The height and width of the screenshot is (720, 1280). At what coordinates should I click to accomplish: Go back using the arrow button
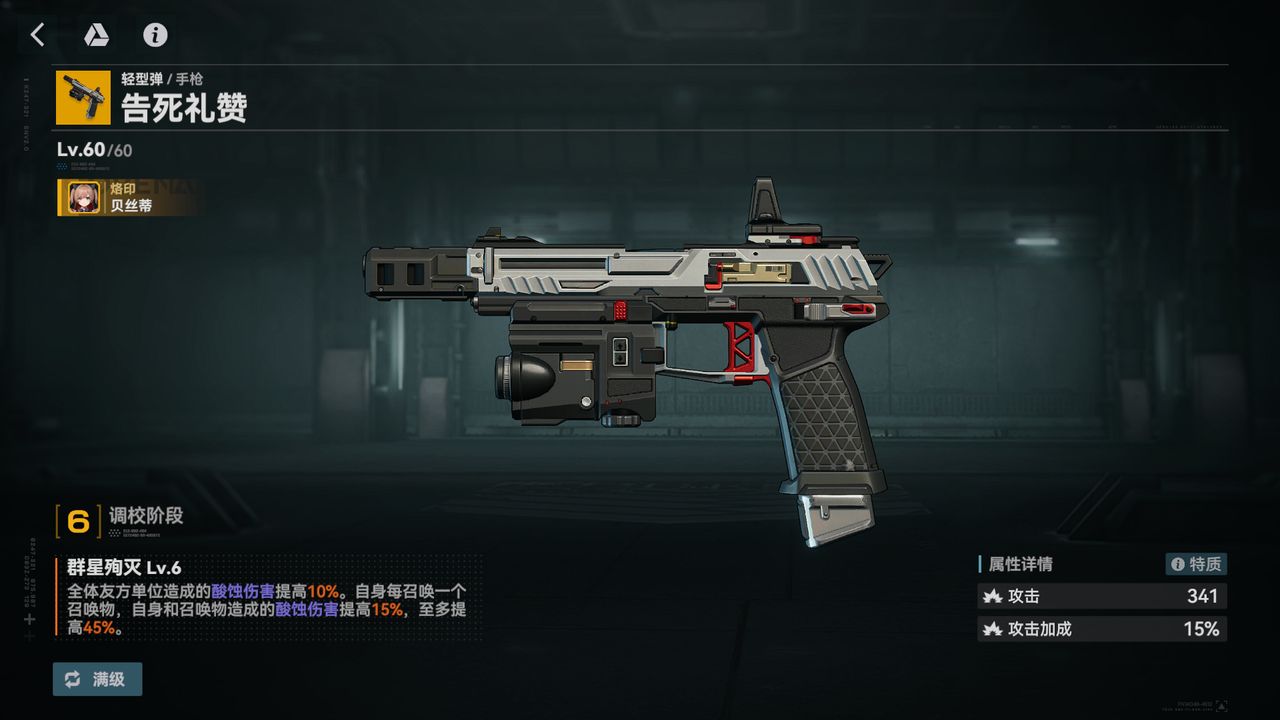click(x=37, y=35)
